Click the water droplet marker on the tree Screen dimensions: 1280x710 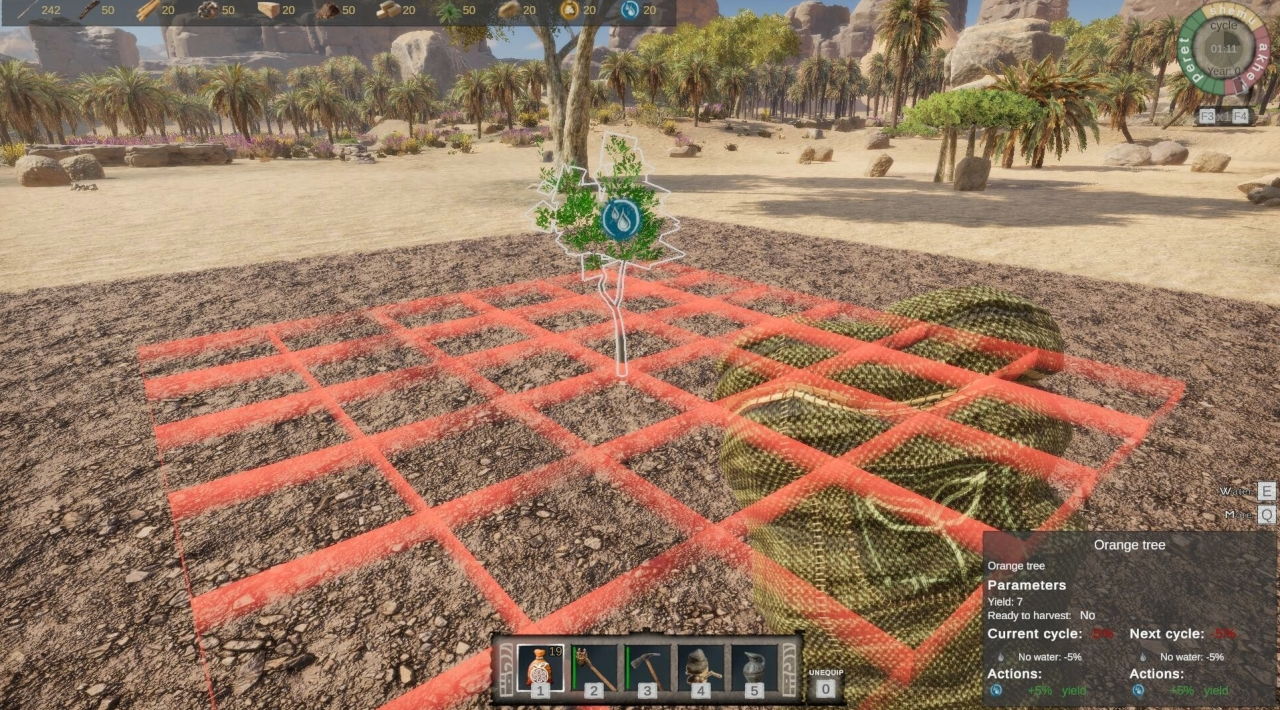620,219
